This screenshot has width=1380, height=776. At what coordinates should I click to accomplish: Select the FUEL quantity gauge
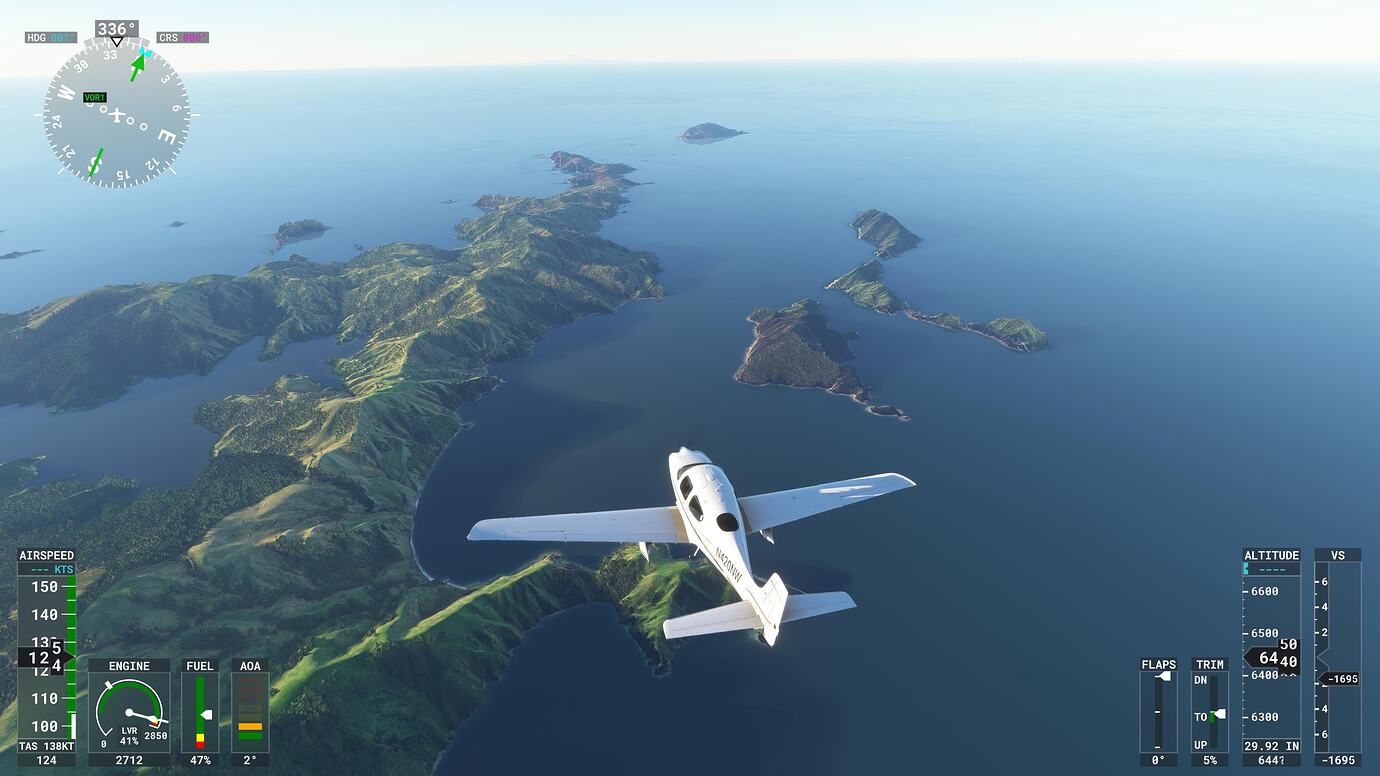pos(199,710)
